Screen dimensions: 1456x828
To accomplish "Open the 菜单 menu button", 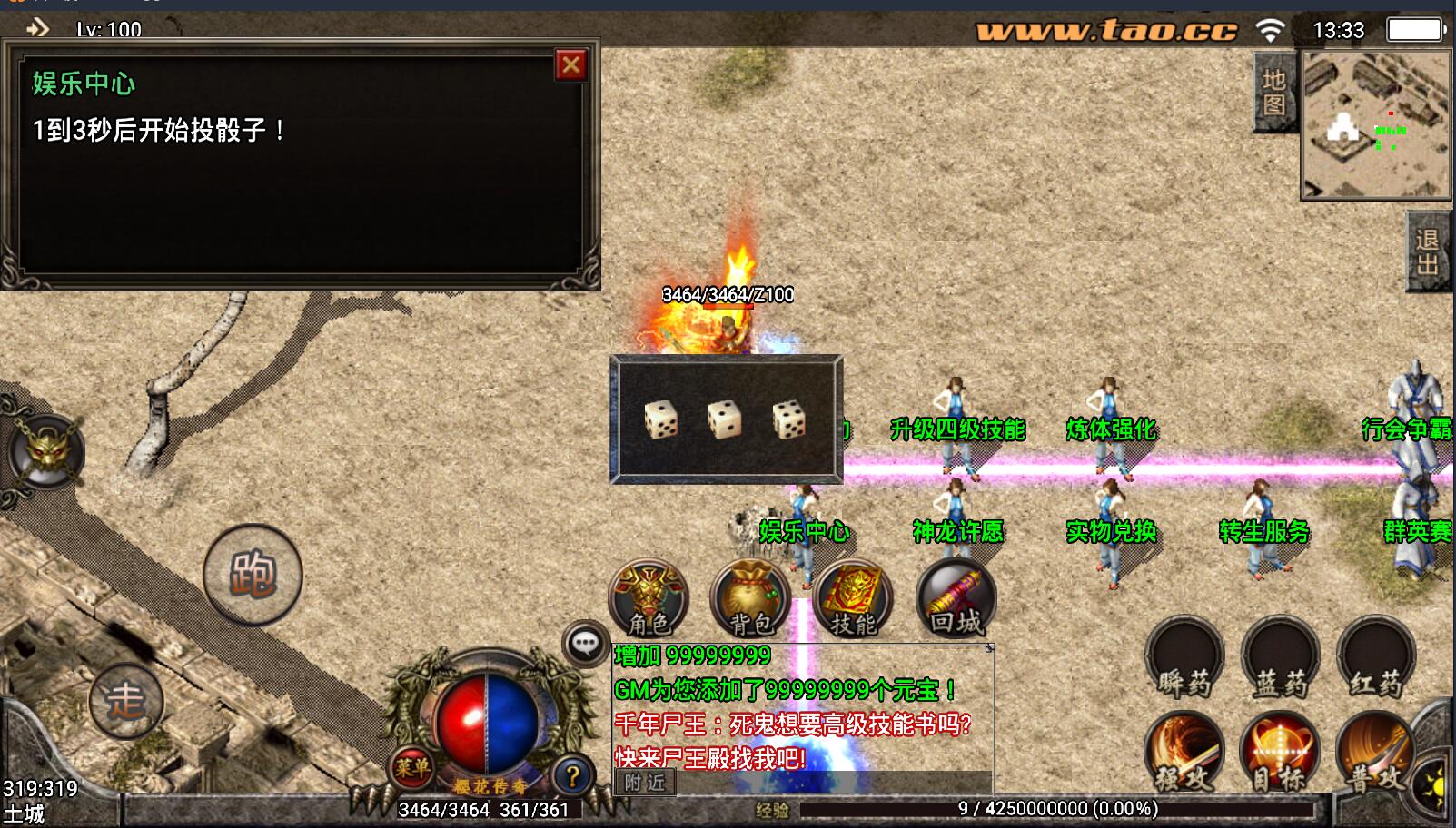I will tap(411, 768).
